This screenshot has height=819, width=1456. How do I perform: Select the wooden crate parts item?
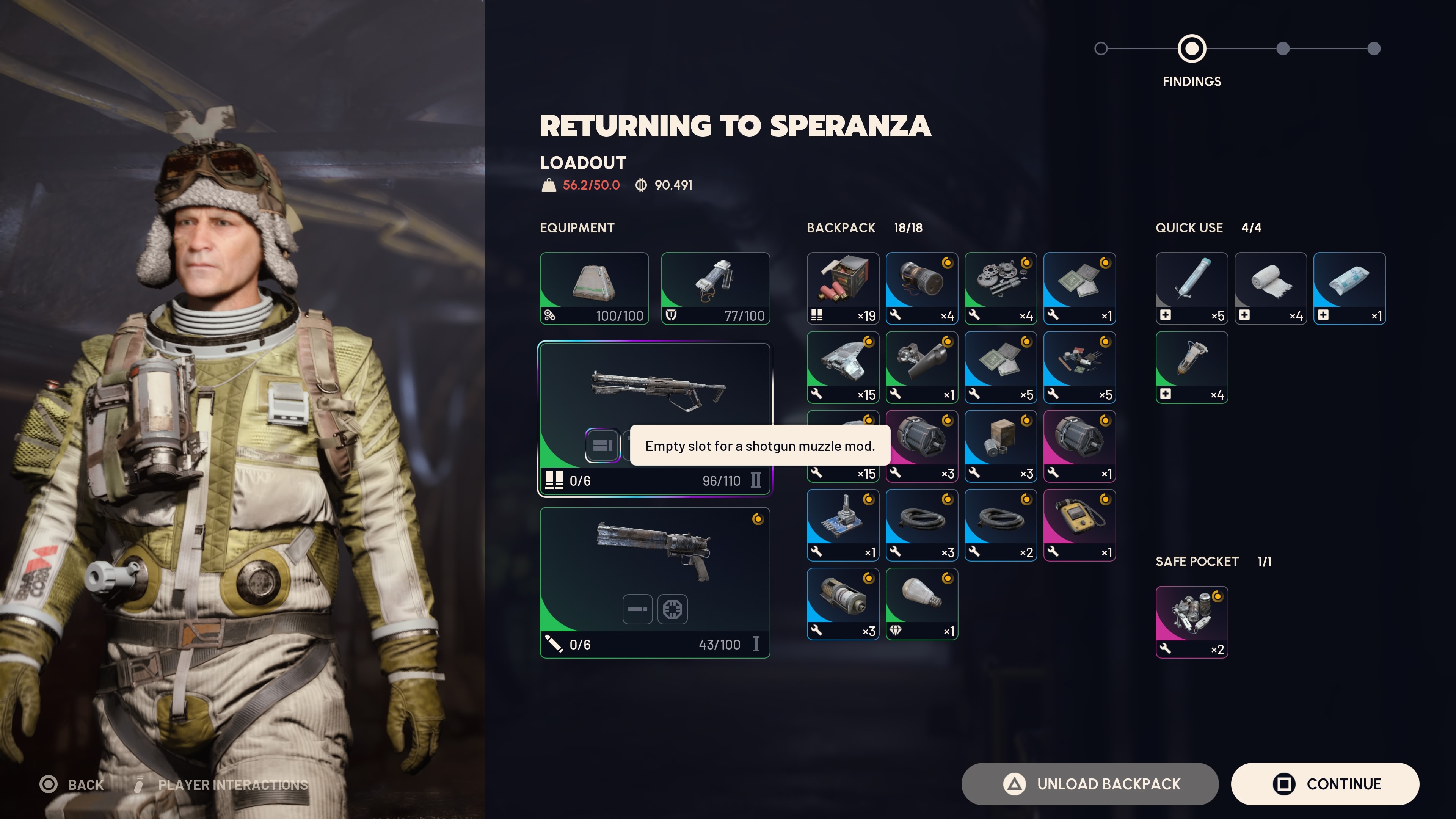click(x=1001, y=446)
